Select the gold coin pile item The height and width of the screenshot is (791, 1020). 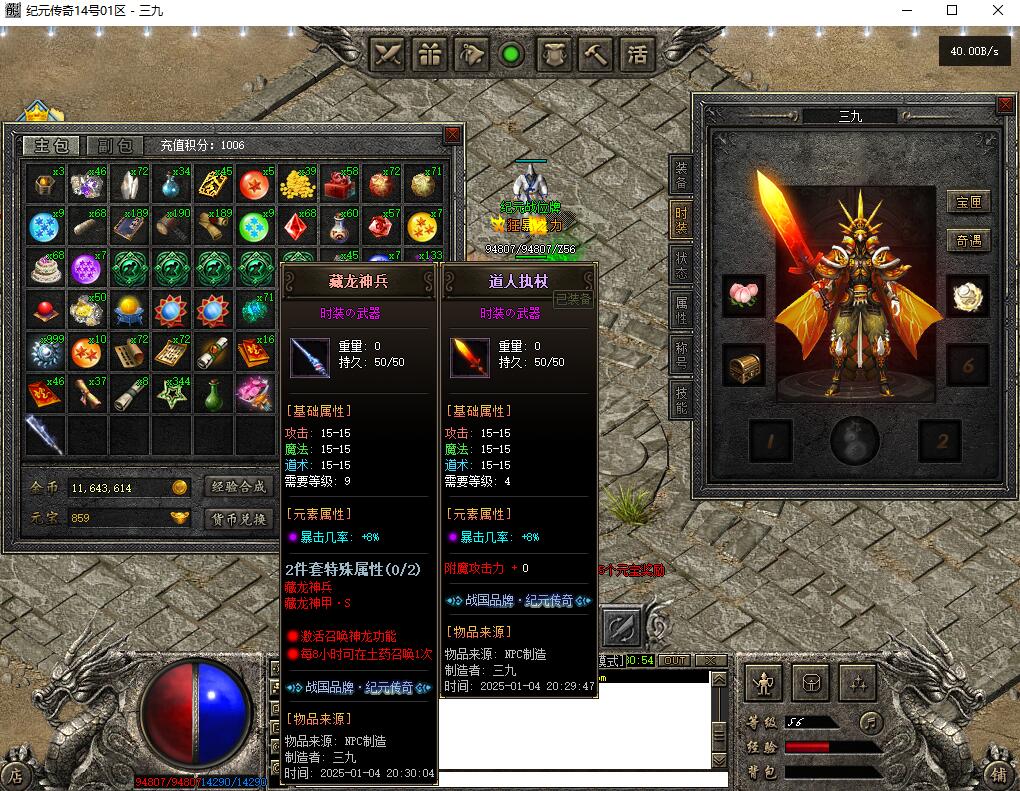click(297, 185)
